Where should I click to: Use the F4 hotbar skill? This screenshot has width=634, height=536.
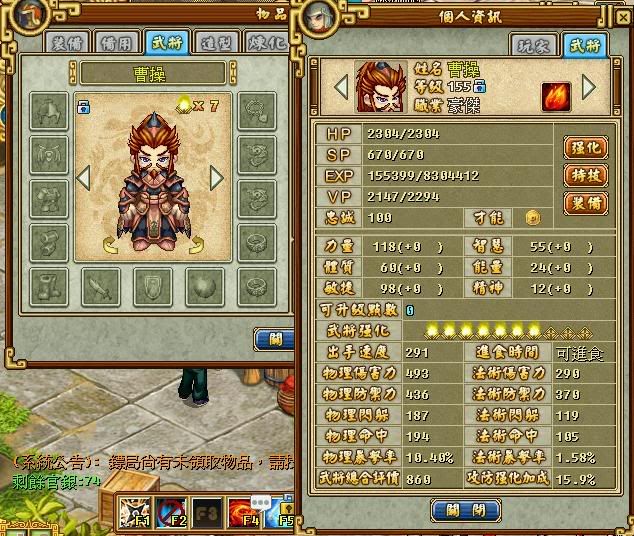pyautogui.click(x=244, y=512)
